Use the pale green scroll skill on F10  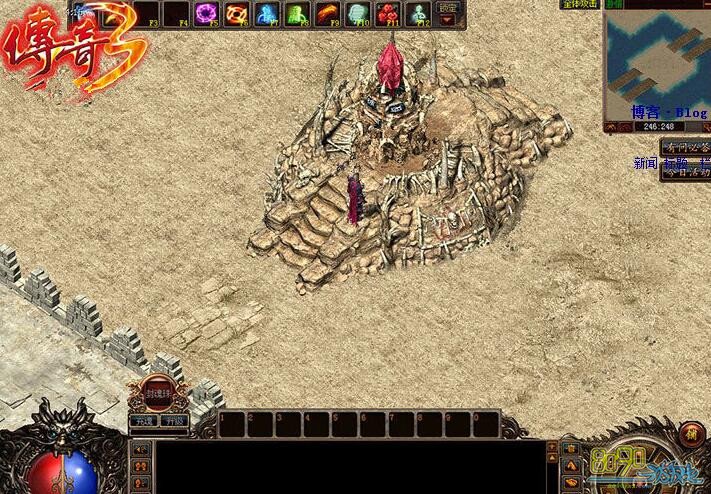[358, 13]
